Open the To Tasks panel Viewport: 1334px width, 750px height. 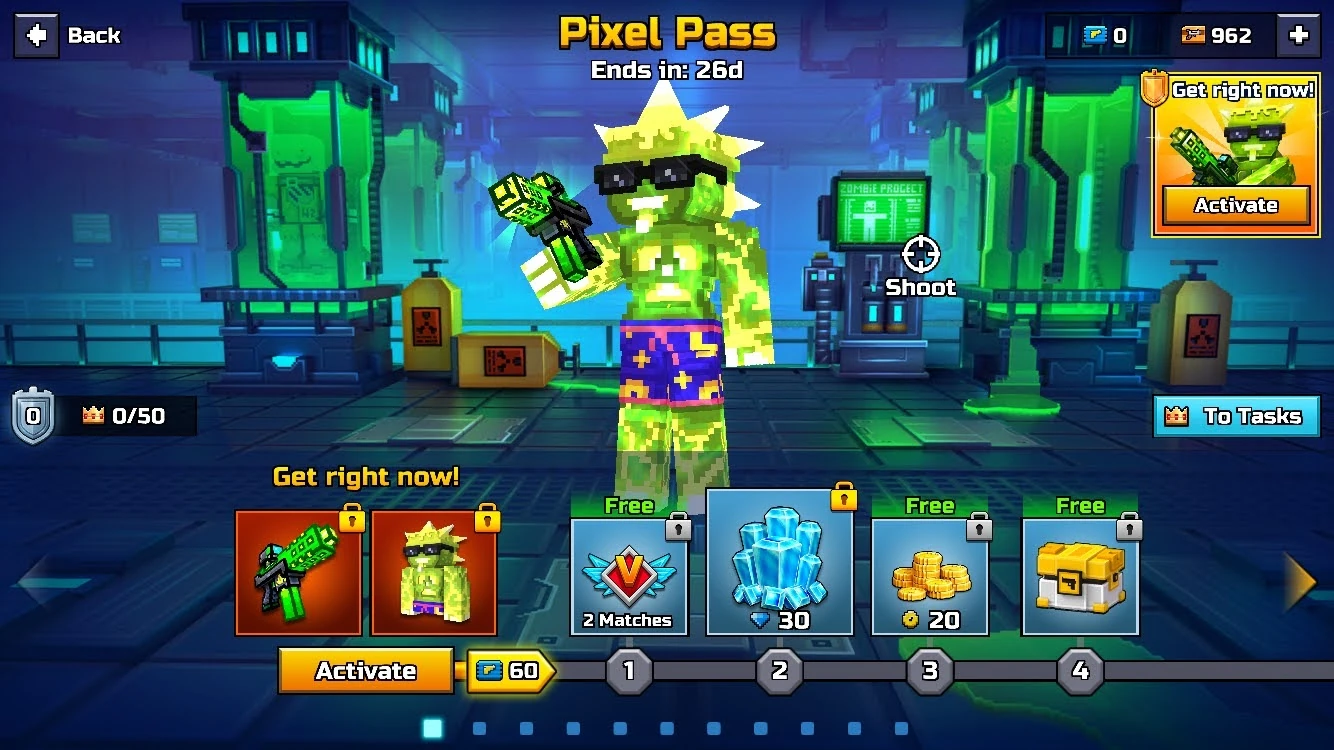click(1237, 417)
